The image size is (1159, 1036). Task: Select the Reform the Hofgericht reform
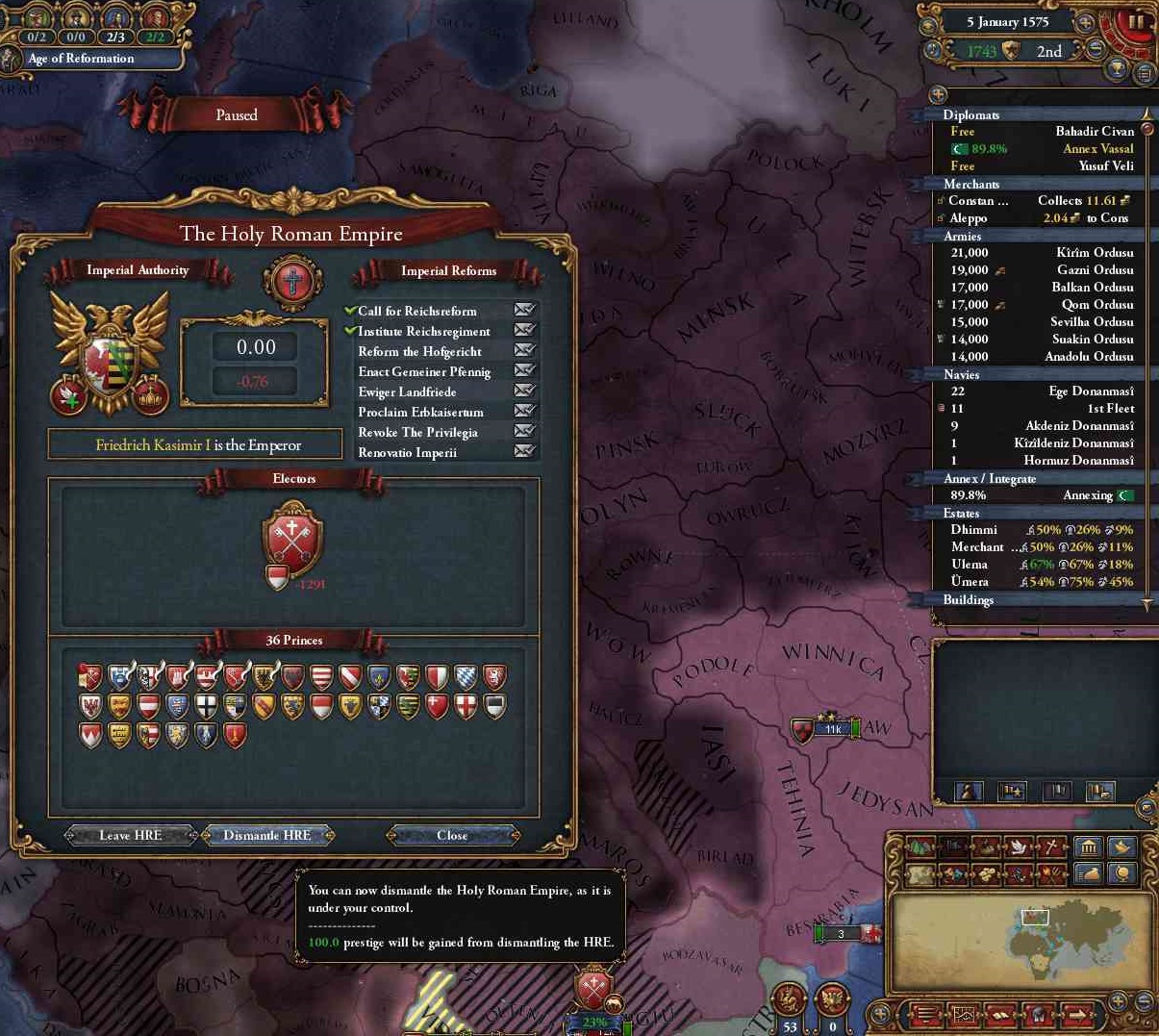coord(419,351)
